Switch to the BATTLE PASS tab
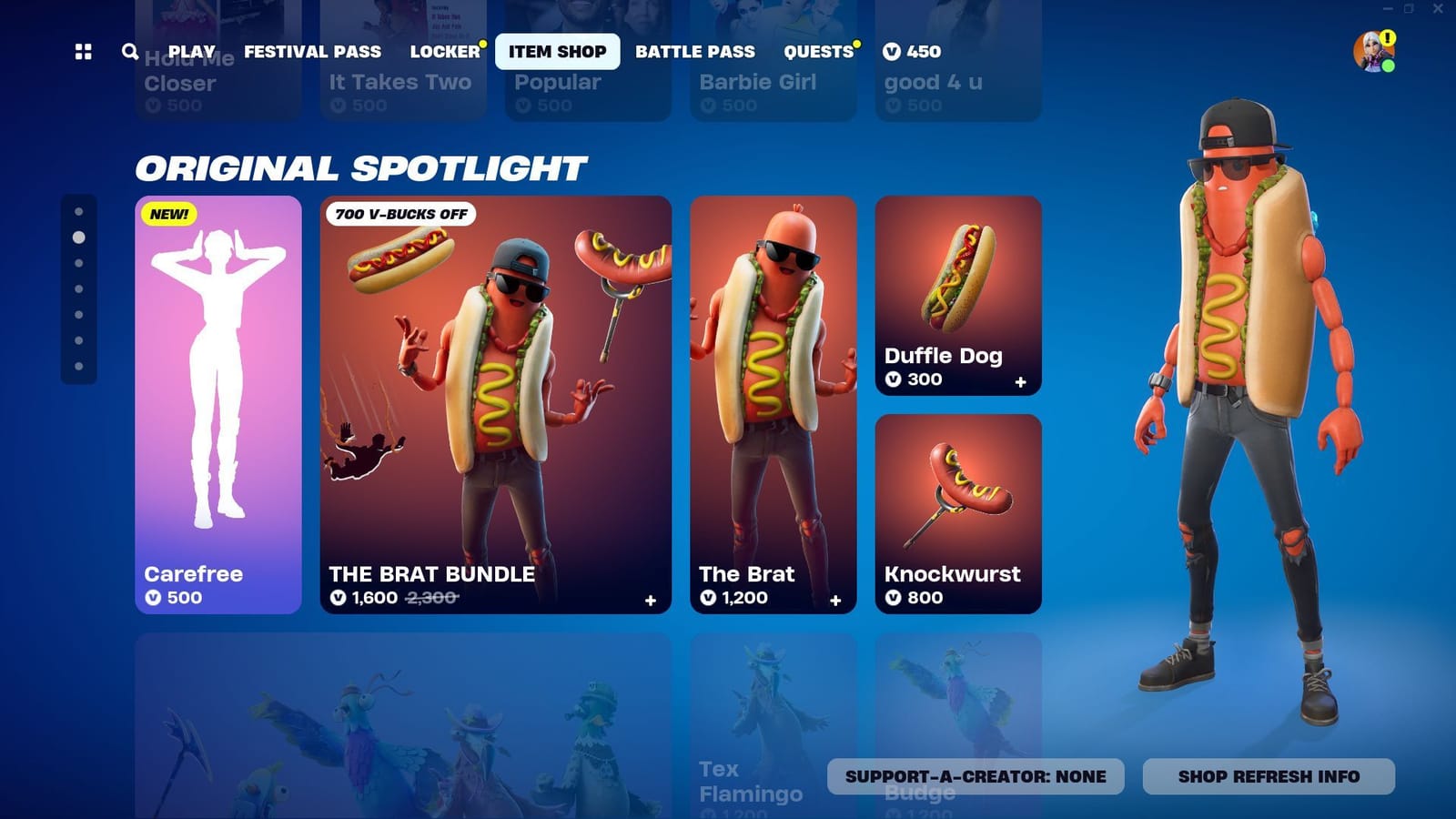Image resolution: width=1456 pixels, height=819 pixels. [695, 52]
